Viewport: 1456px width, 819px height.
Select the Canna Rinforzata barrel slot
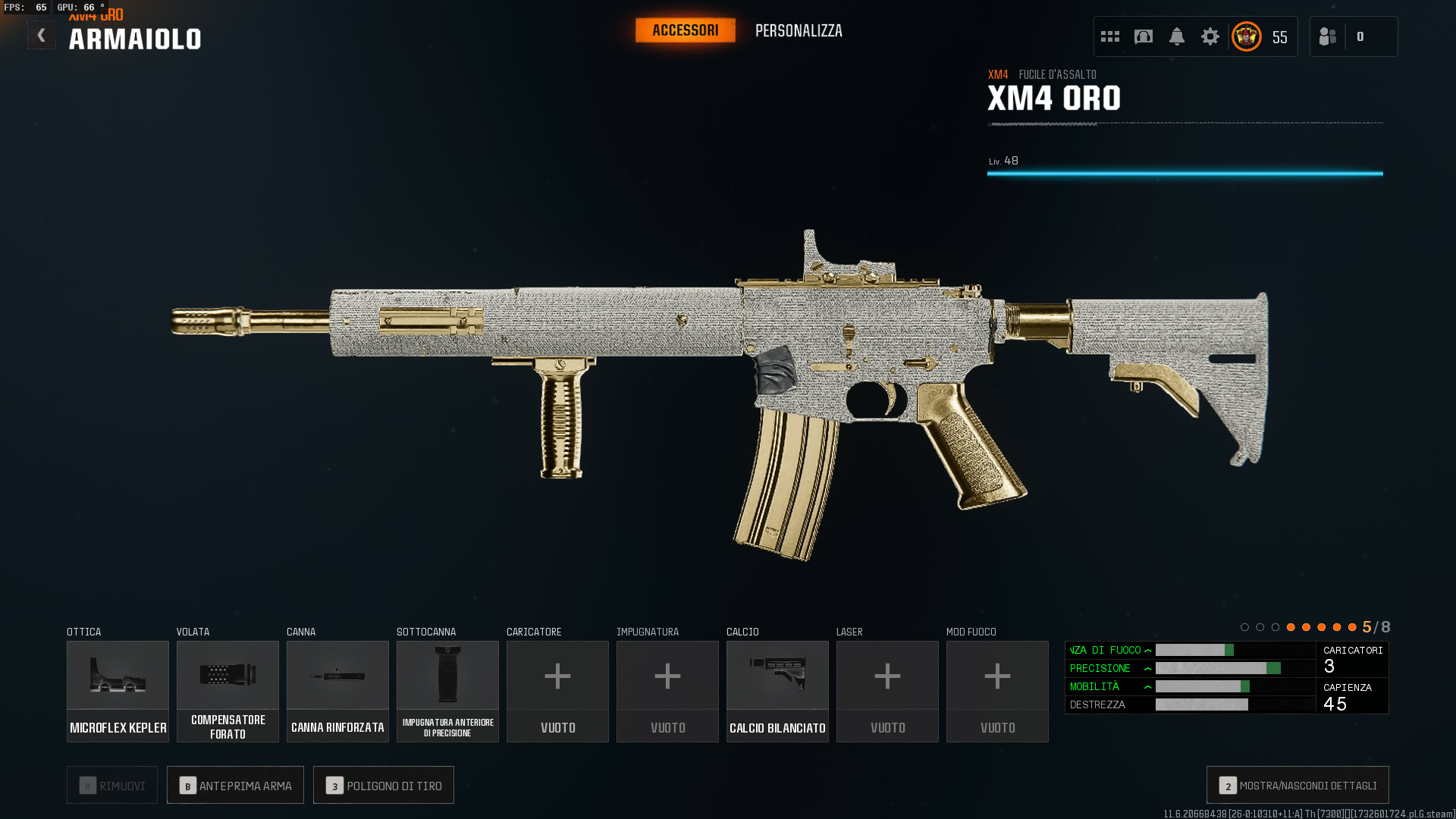(x=337, y=691)
